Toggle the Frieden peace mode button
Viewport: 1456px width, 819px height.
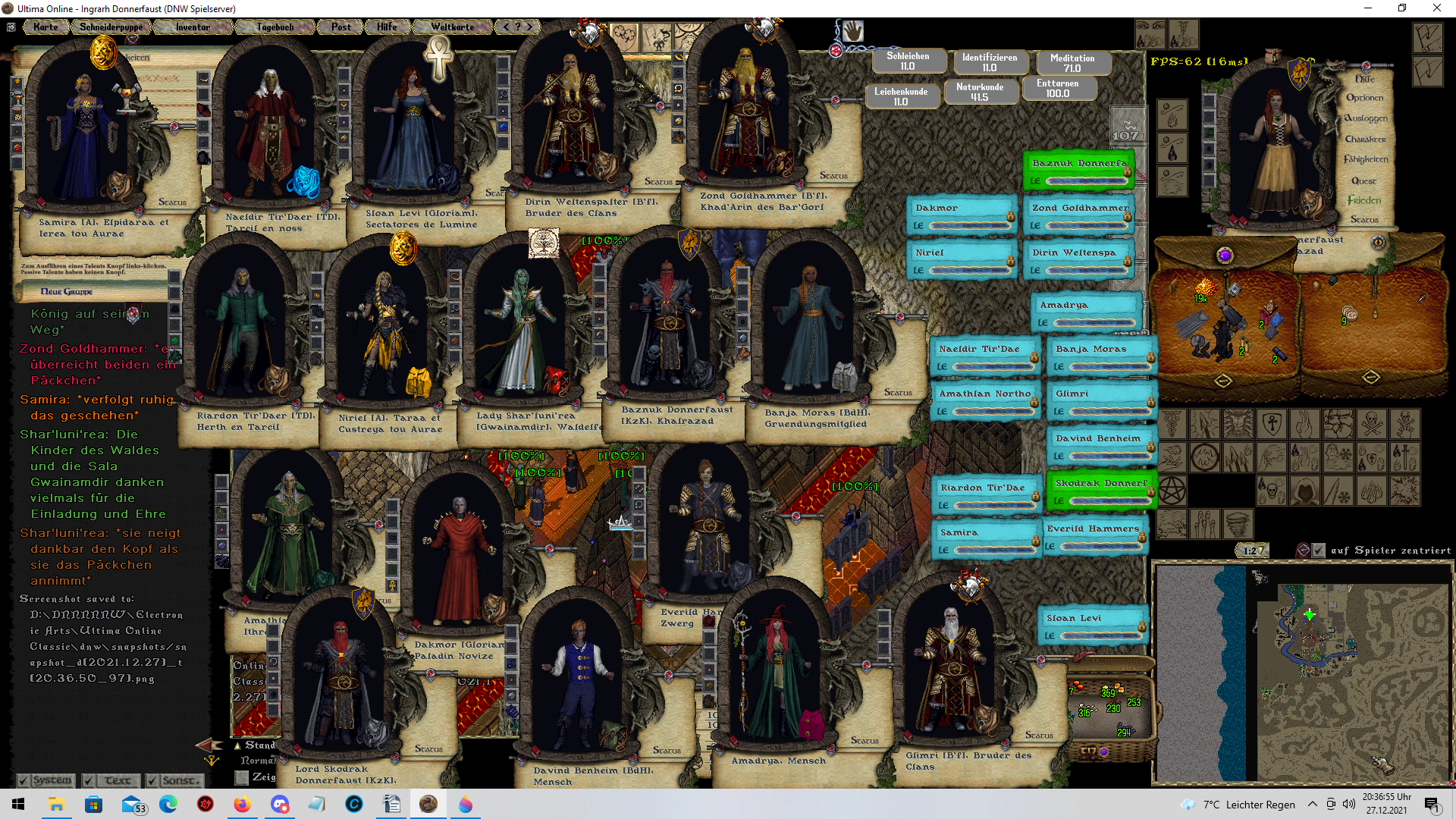pyautogui.click(x=1363, y=200)
